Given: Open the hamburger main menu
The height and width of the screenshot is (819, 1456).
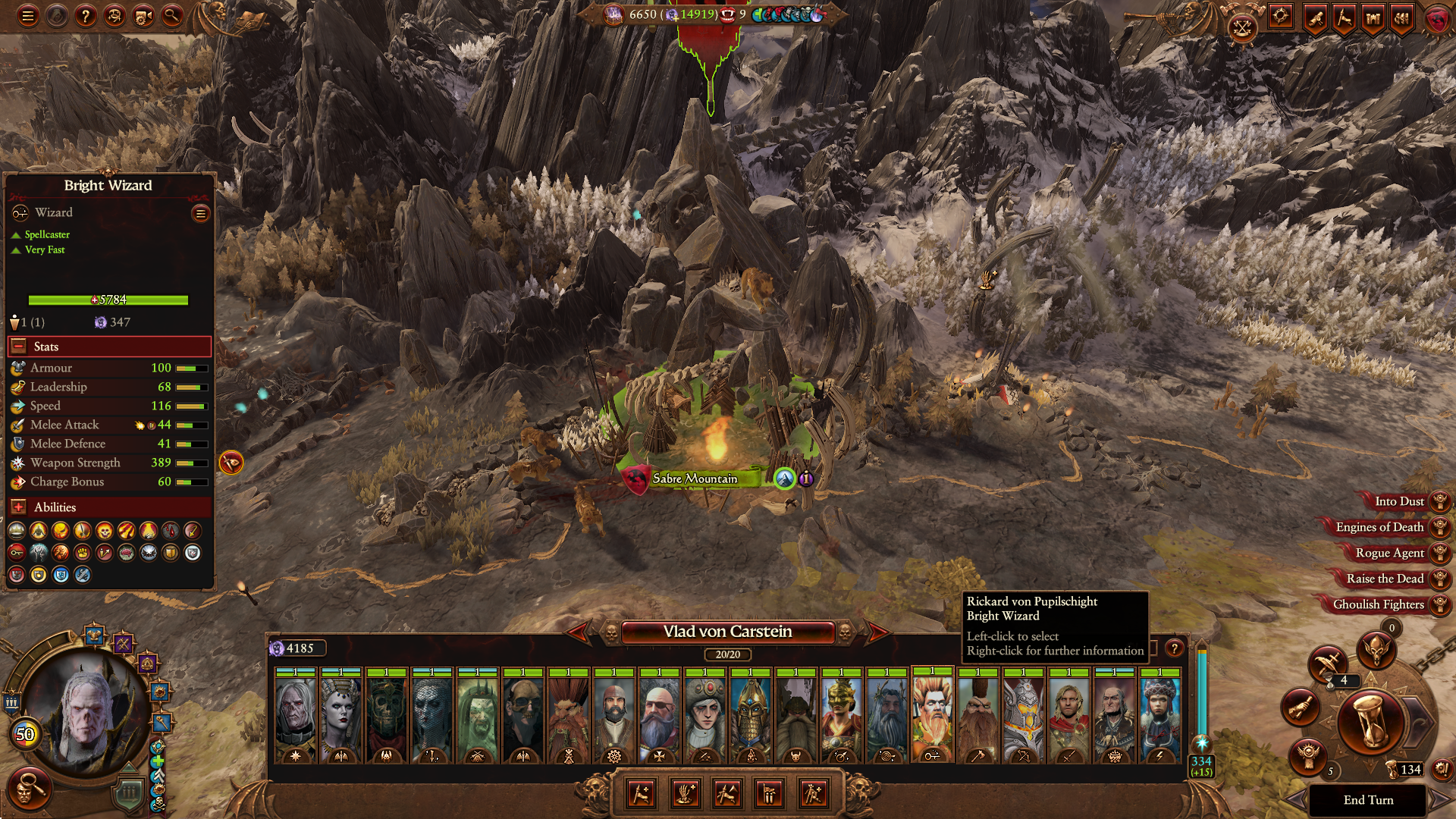Looking at the screenshot, I should pos(28,15).
